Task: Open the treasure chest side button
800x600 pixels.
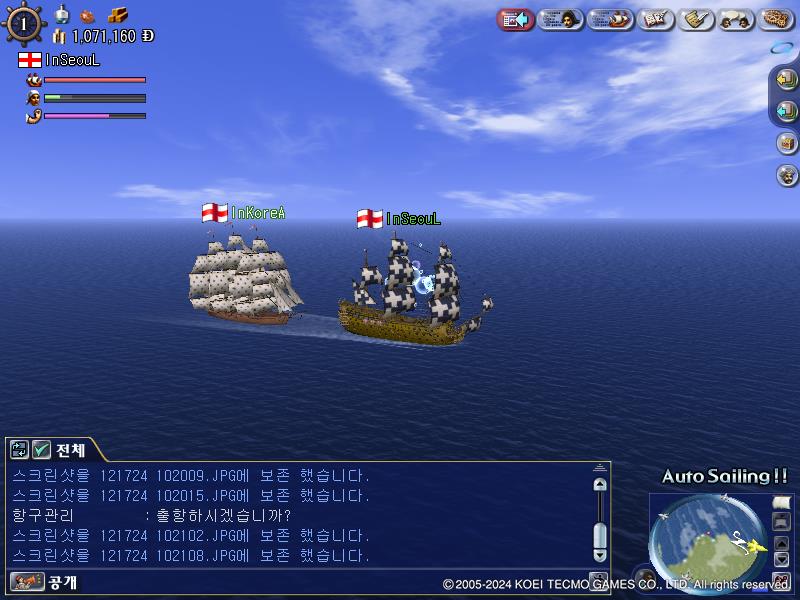Action: (x=786, y=142)
